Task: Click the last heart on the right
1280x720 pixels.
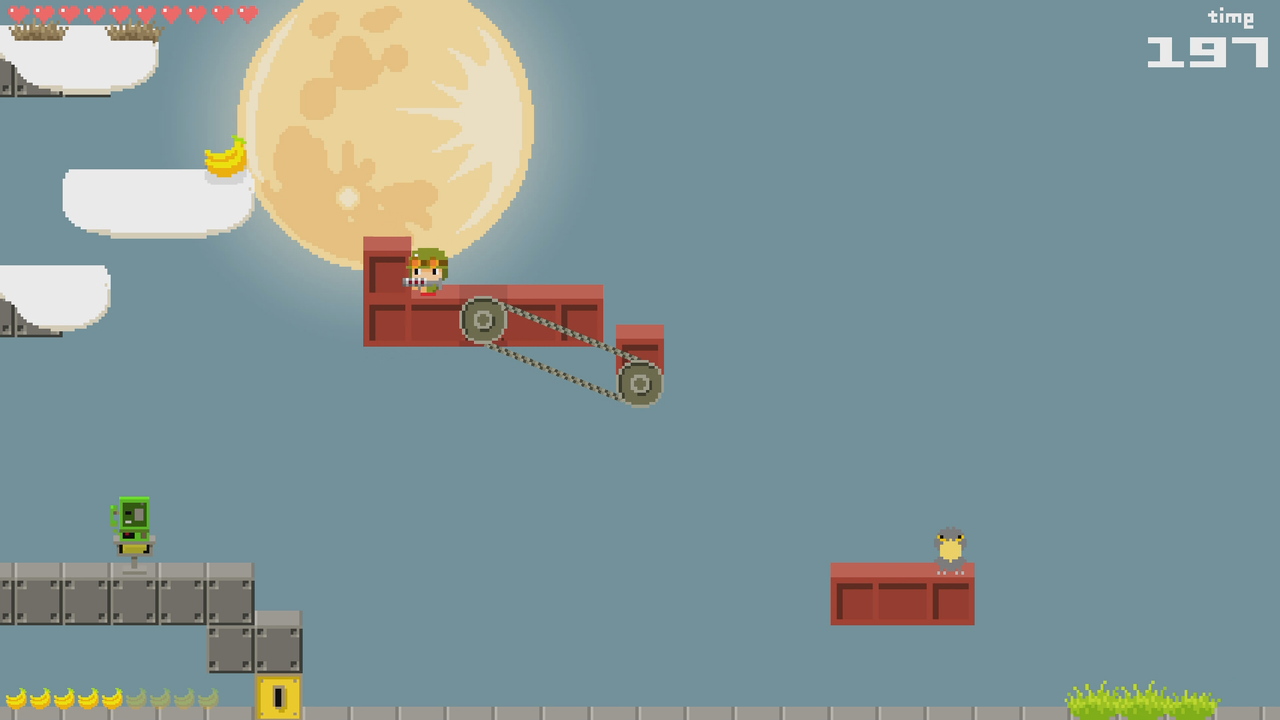Action: click(246, 13)
